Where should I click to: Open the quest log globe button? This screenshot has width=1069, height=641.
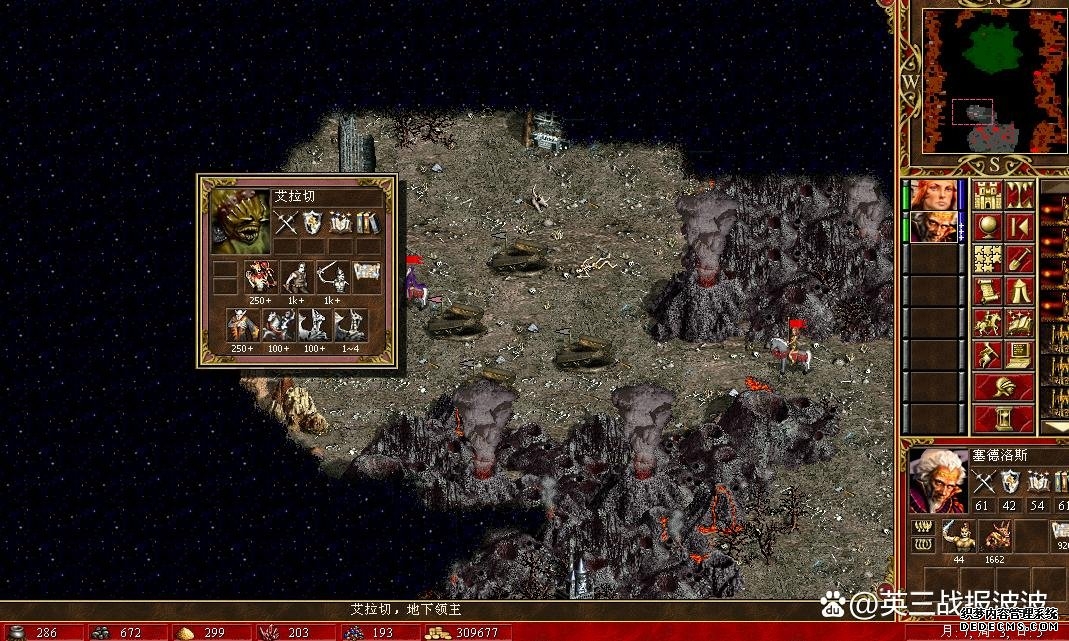coord(988,226)
